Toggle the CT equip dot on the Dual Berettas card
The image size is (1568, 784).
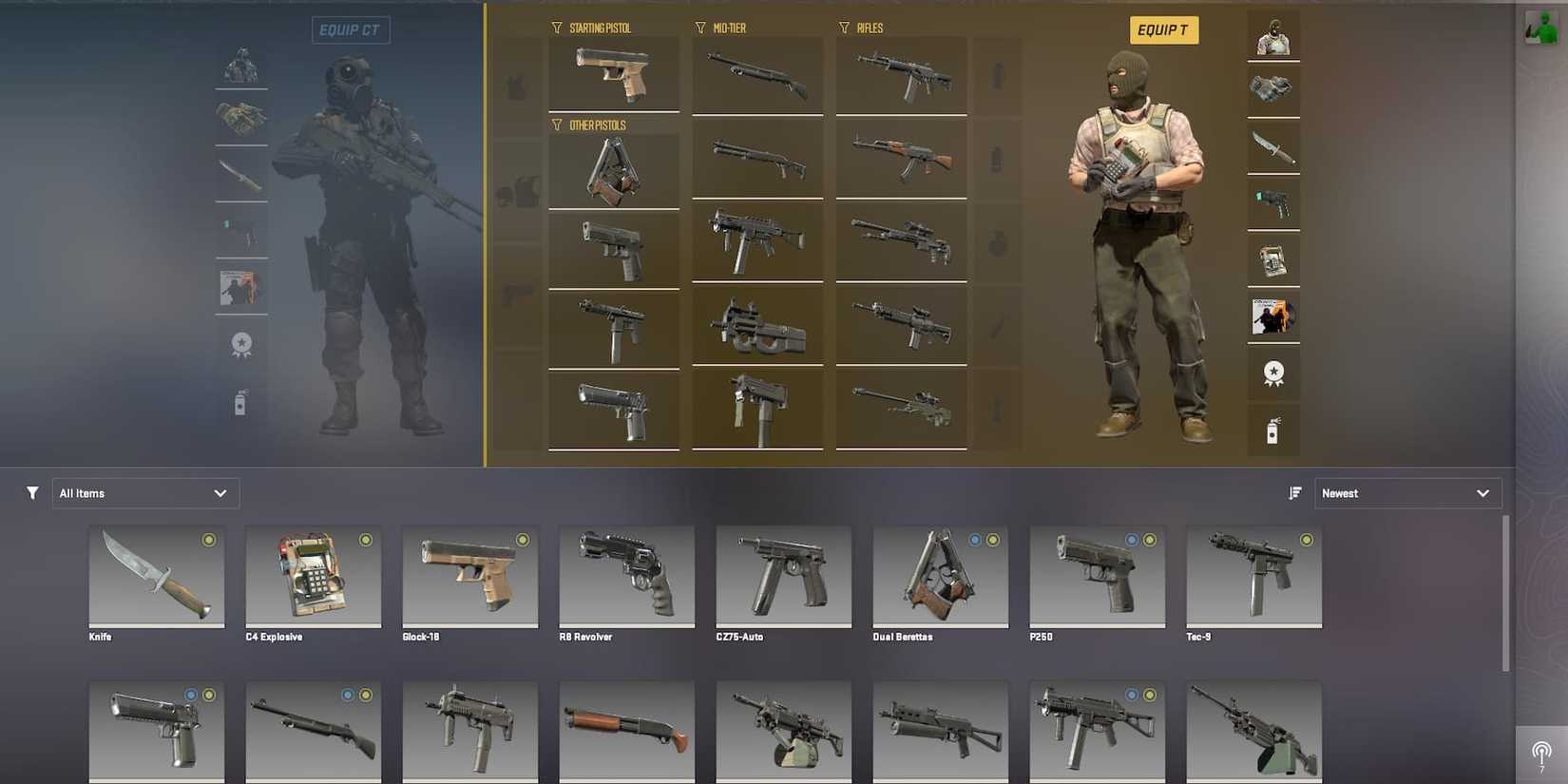point(975,539)
